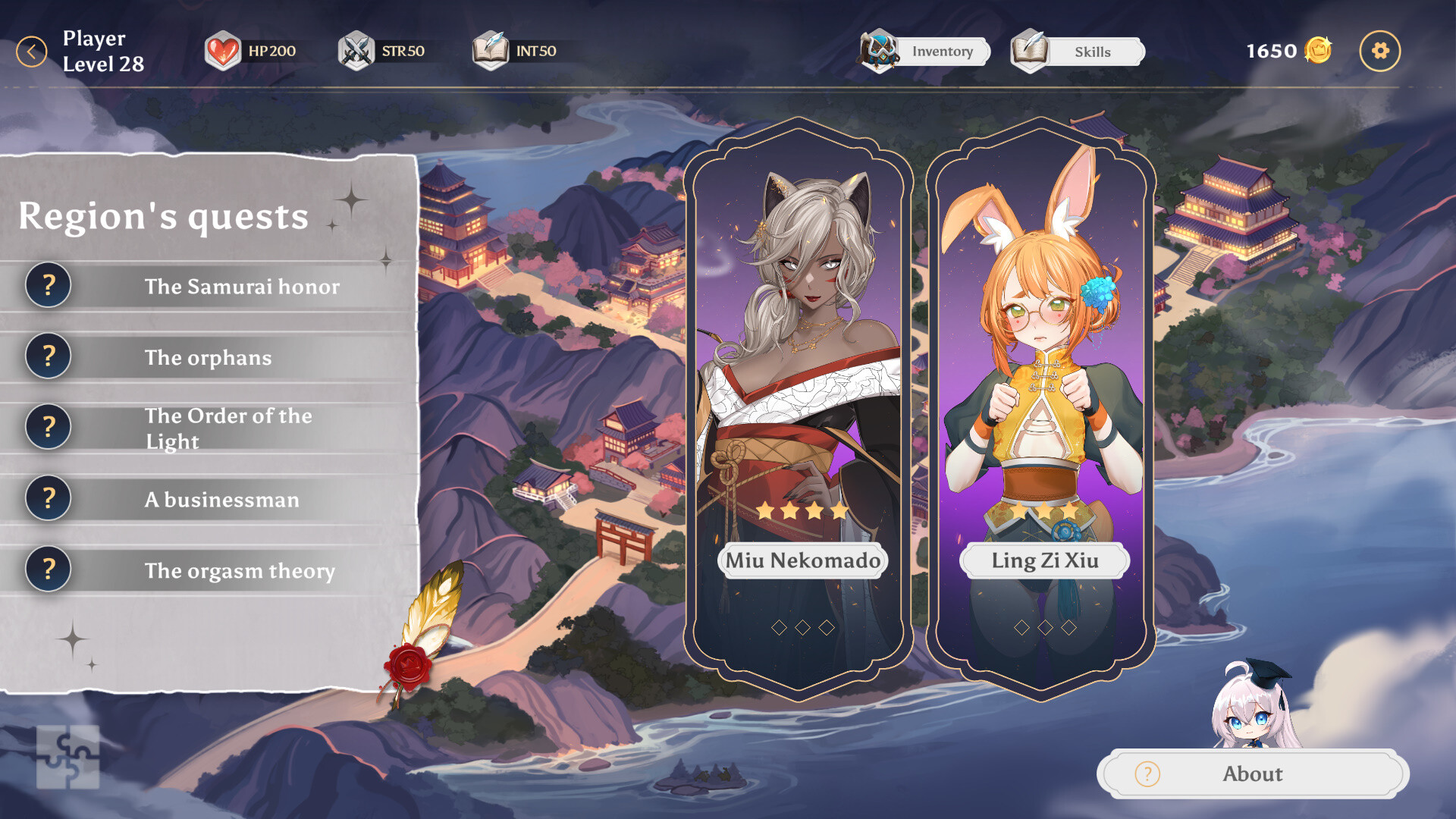Open the puzzle piece icon at bottom left

pyautogui.click(x=67, y=758)
